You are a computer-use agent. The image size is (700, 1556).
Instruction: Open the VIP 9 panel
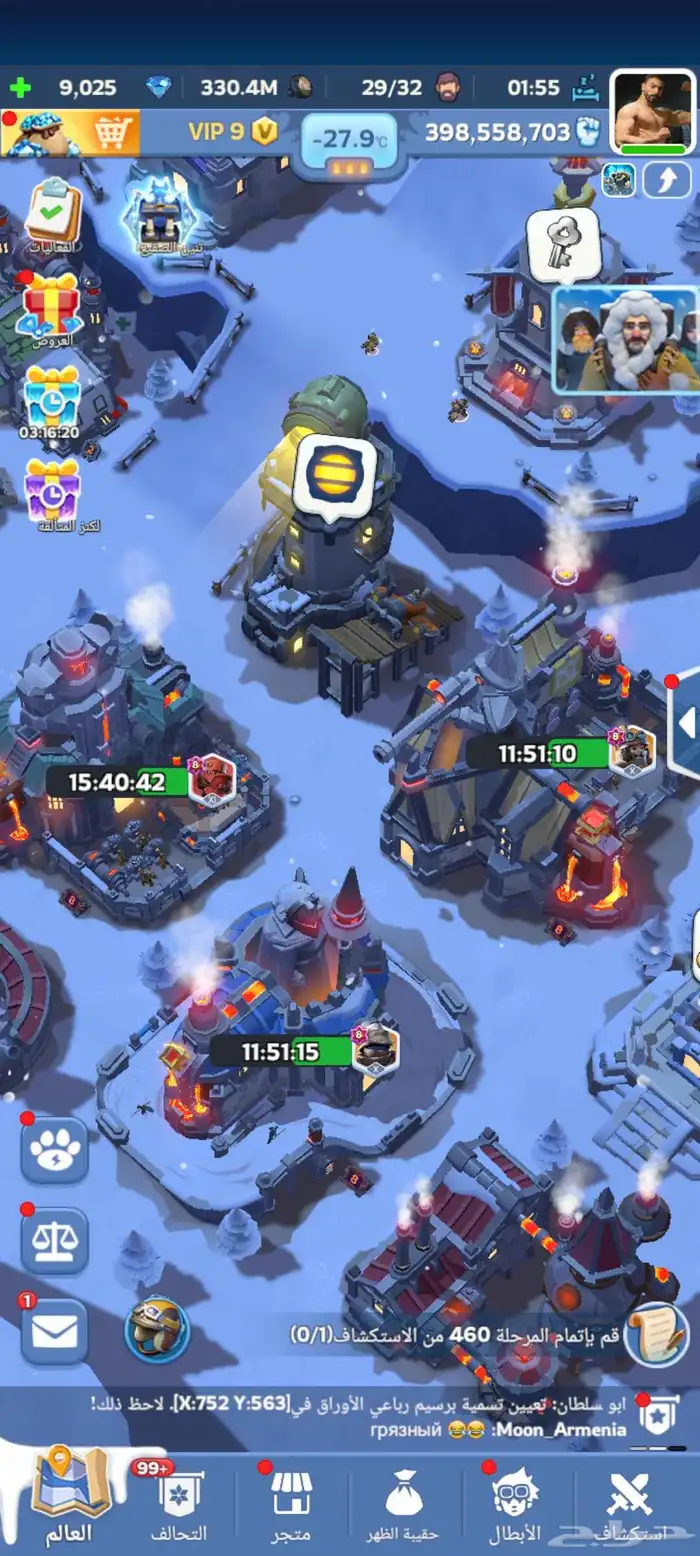tap(232, 132)
